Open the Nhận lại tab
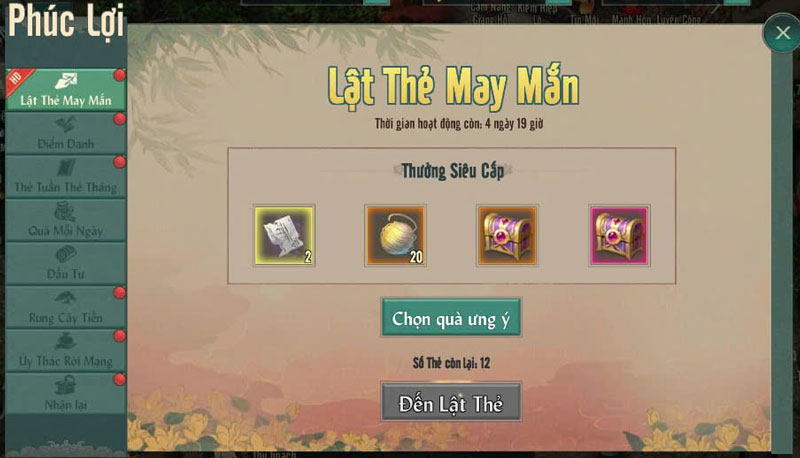800x458 pixels. pos(65,394)
